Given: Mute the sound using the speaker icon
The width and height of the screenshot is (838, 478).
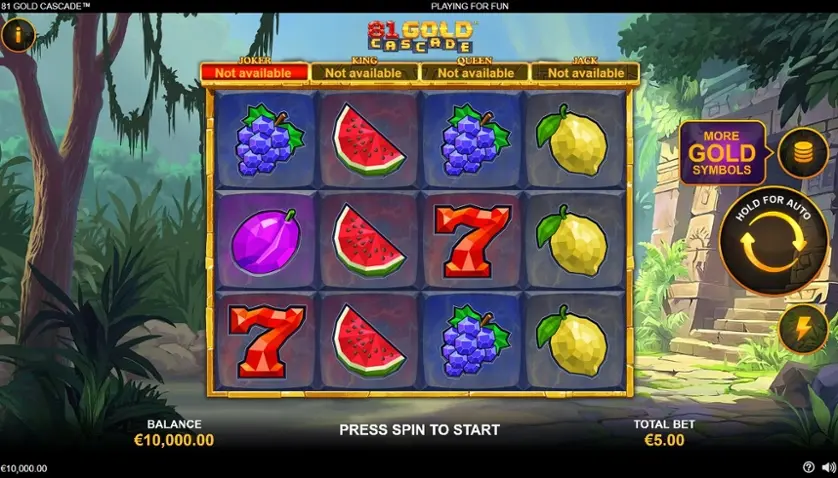Looking at the screenshot, I should 827,467.
